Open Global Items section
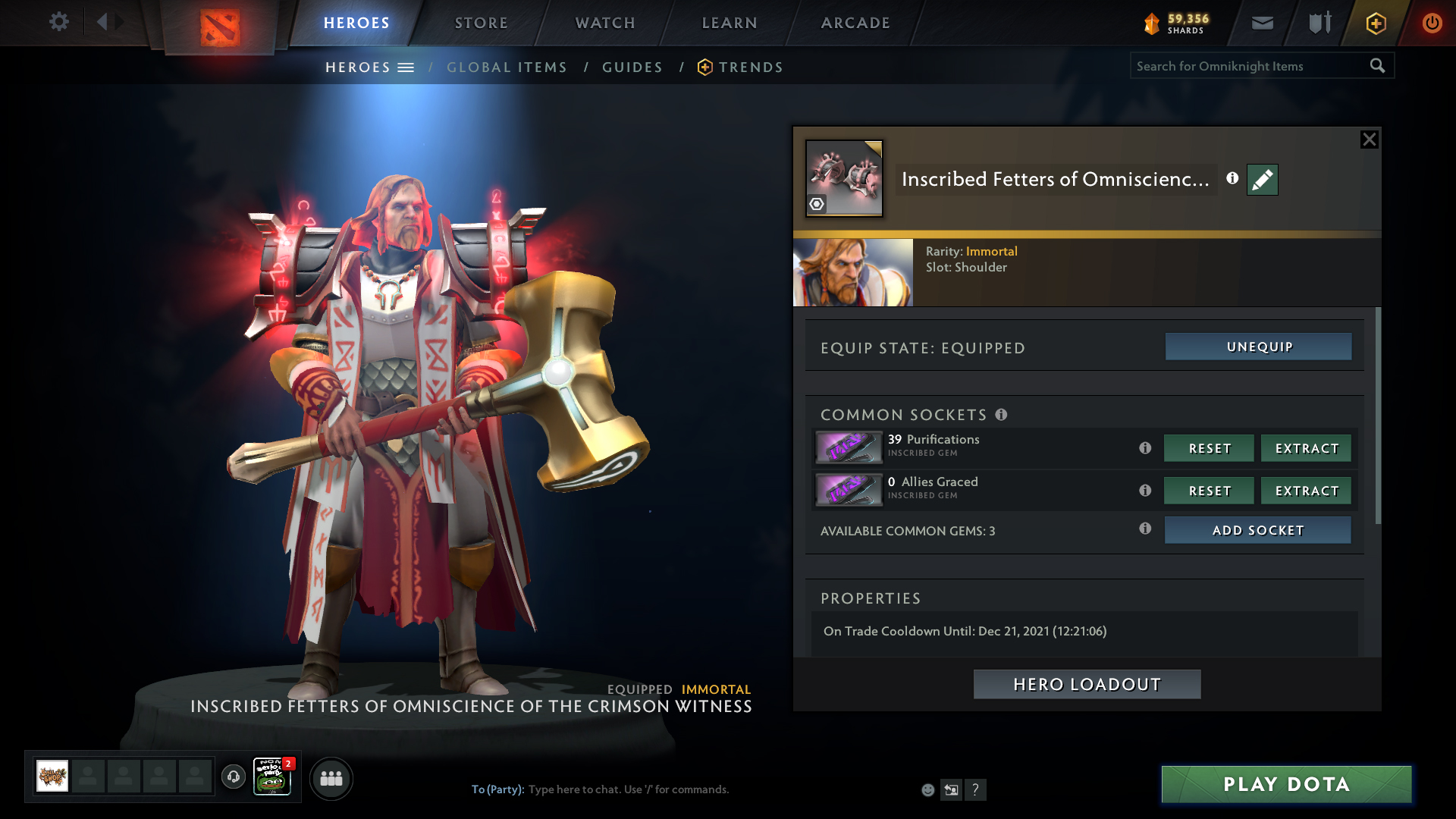 pyautogui.click(x=507, y=67)
